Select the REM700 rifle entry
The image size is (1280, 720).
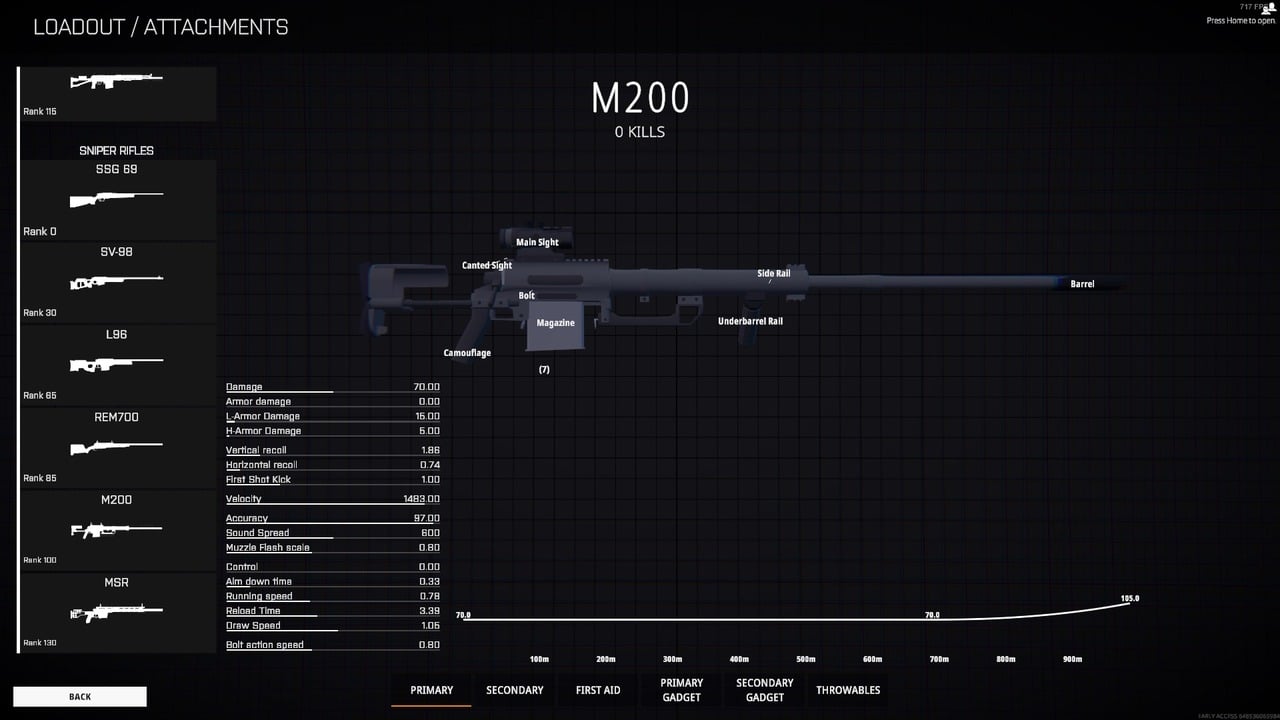tap(117, 447)
